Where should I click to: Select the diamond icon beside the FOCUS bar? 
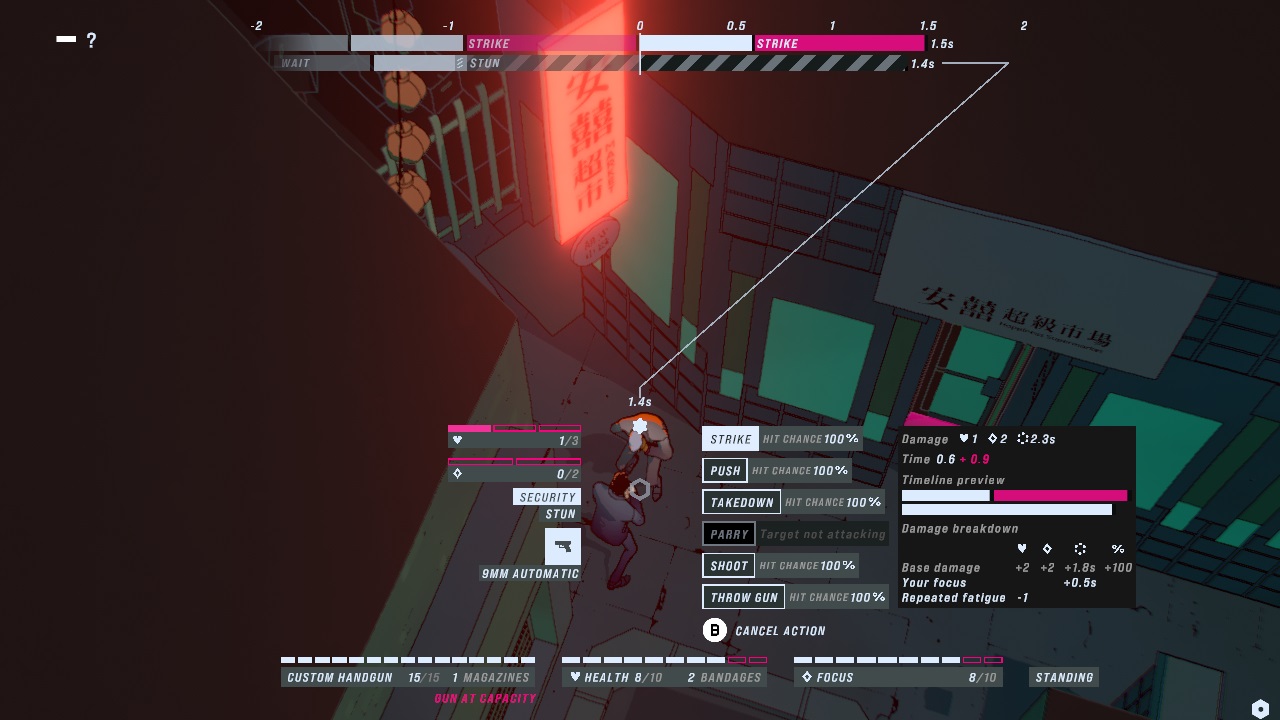coord(808,677)
